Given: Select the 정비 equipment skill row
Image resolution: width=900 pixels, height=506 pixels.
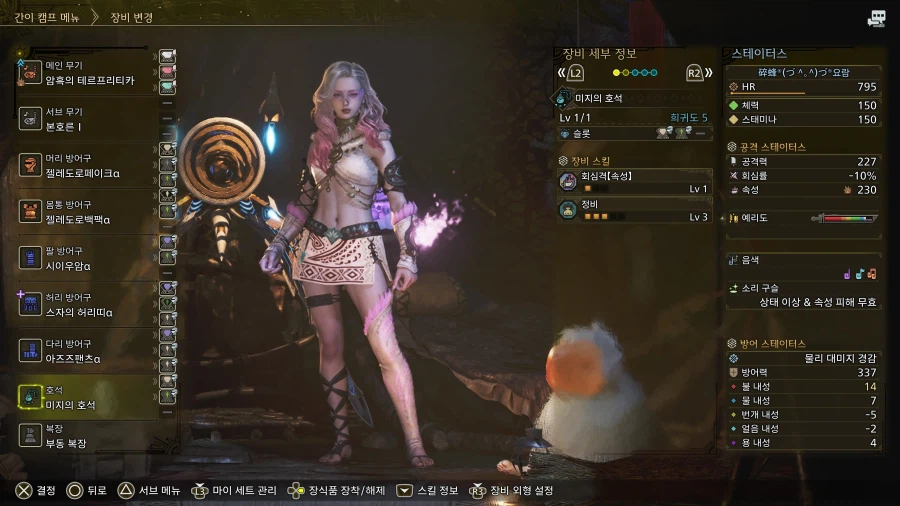Looking at the screenshot, I should [x=635, y=210].
